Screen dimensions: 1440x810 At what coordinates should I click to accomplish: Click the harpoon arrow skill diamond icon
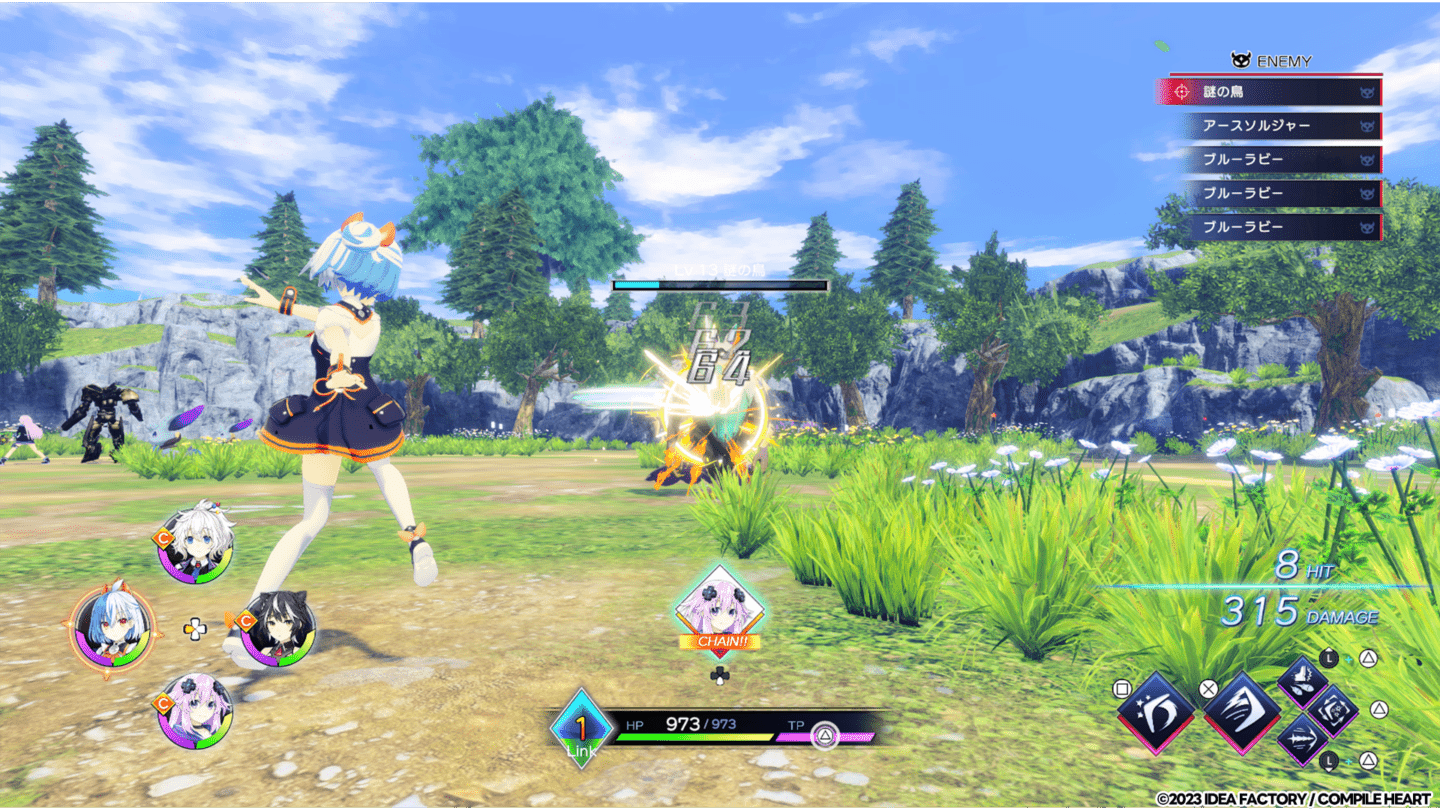point(1304,741)
